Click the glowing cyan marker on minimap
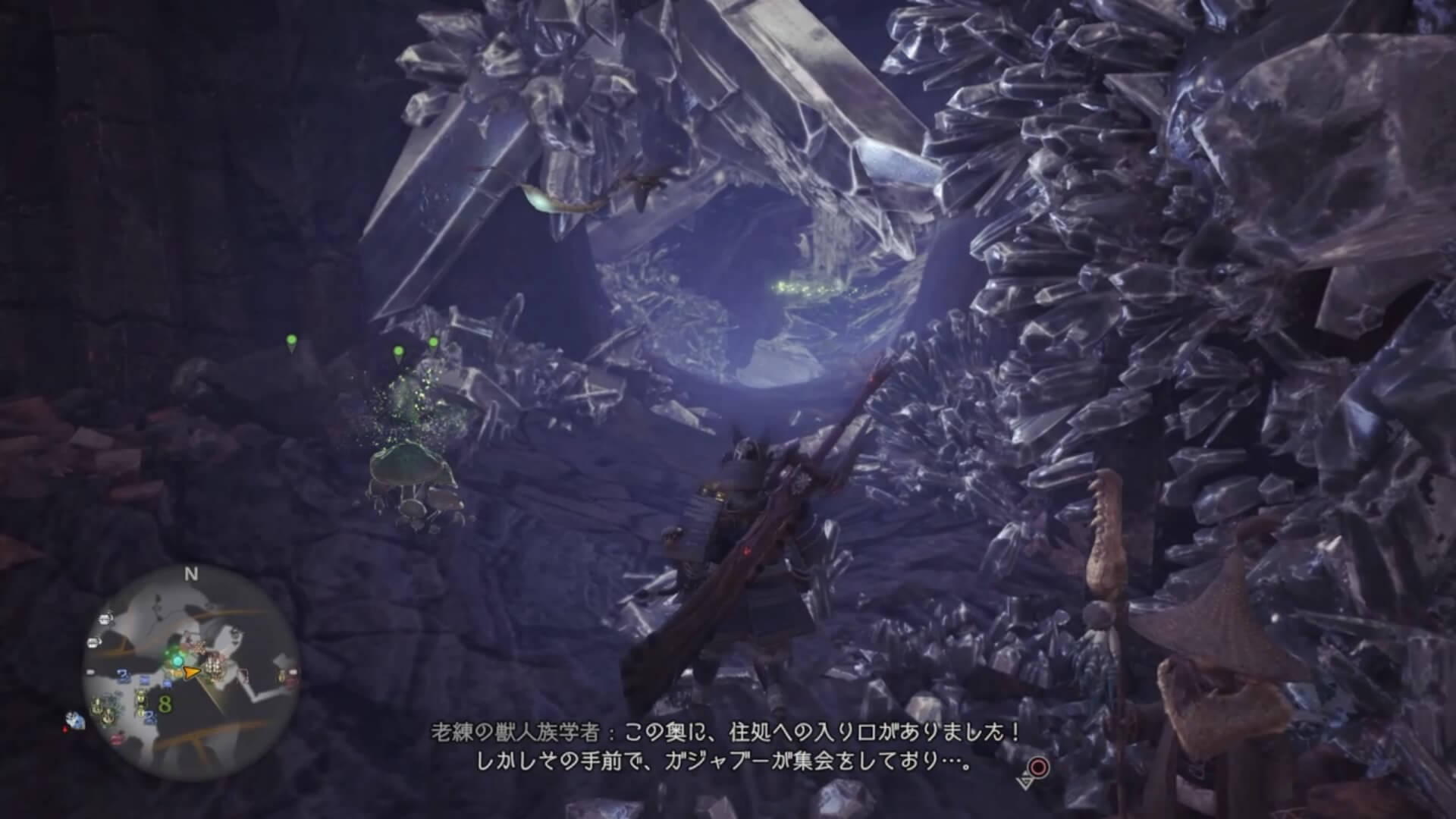 click(x=177, y=661)
